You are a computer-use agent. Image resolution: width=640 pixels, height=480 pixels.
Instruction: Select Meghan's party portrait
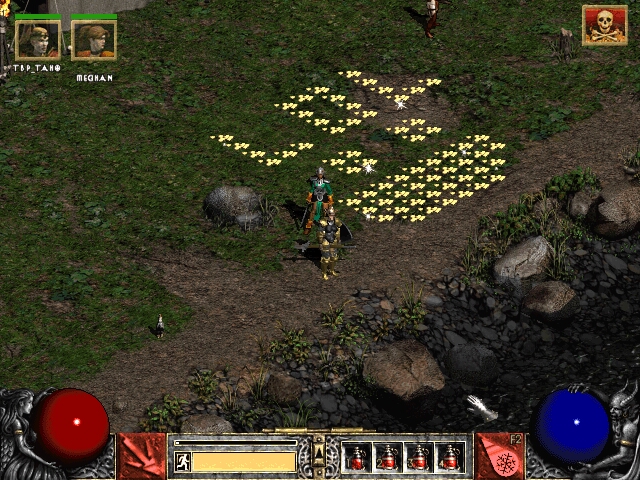coord(94,40)
